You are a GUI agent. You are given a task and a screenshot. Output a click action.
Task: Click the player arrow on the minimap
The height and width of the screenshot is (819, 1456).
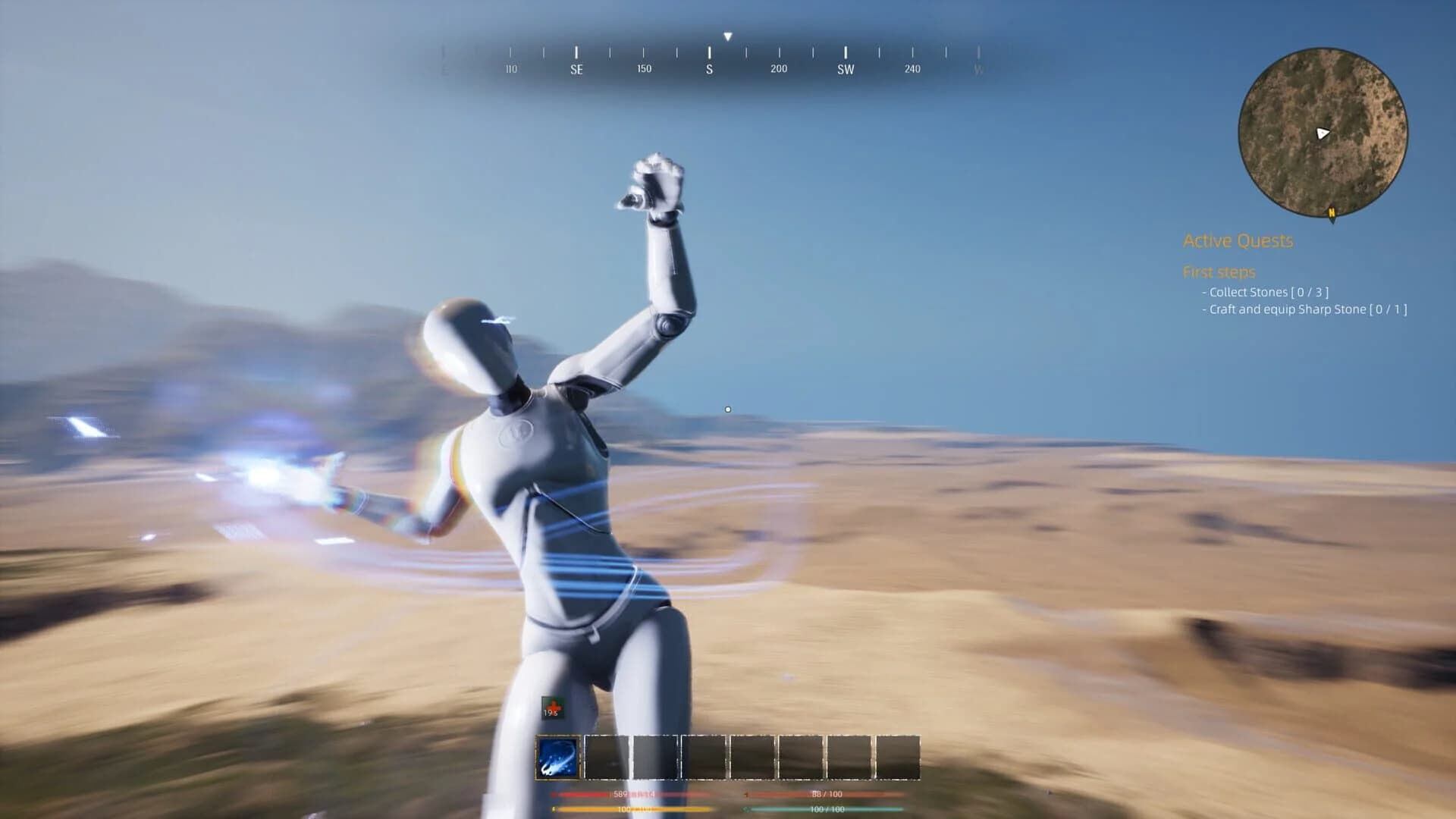coord(1323,134)
